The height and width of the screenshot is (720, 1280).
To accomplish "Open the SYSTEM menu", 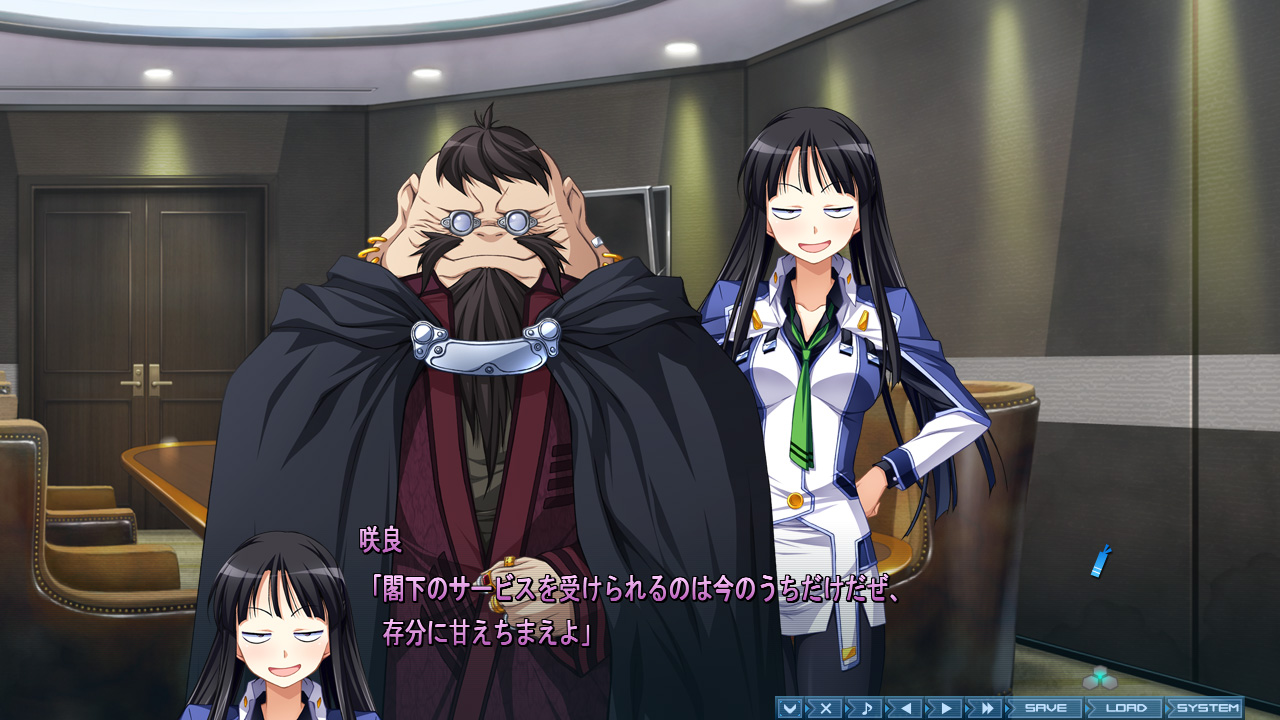I will (1210, 707).
